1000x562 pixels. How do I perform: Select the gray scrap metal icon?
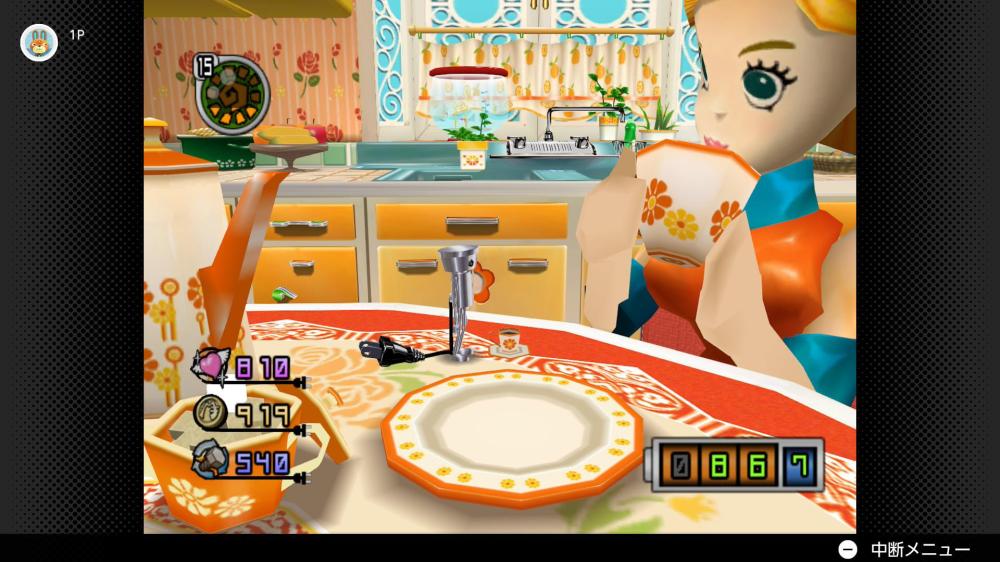211,459
